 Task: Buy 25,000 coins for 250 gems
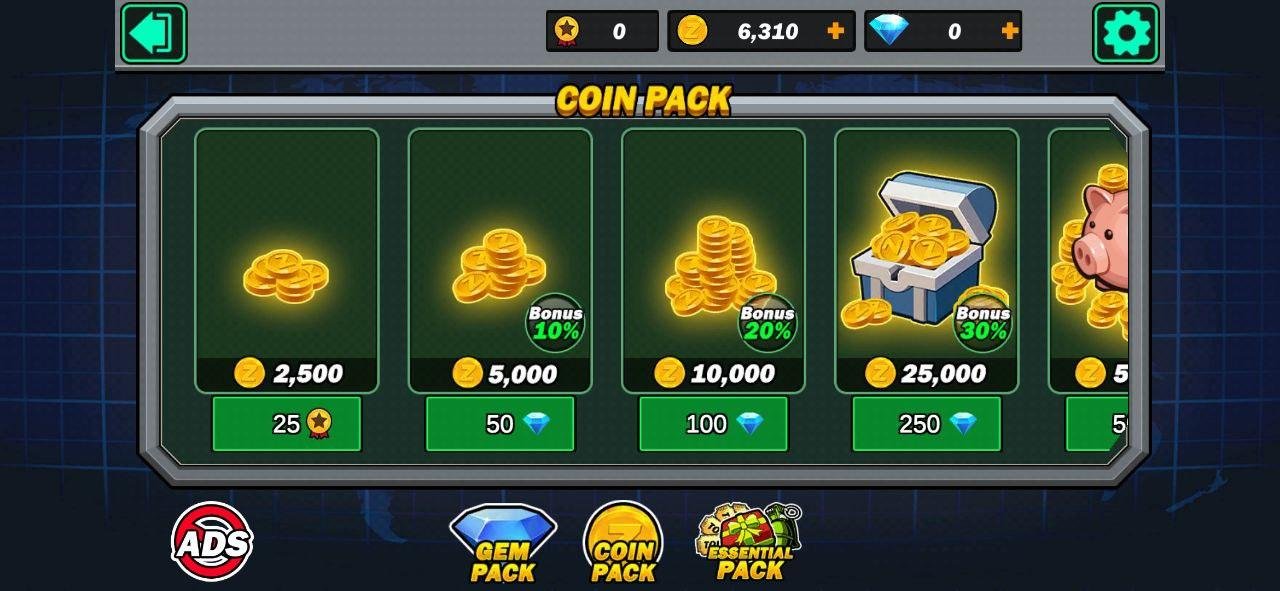(x=926, y=424)
